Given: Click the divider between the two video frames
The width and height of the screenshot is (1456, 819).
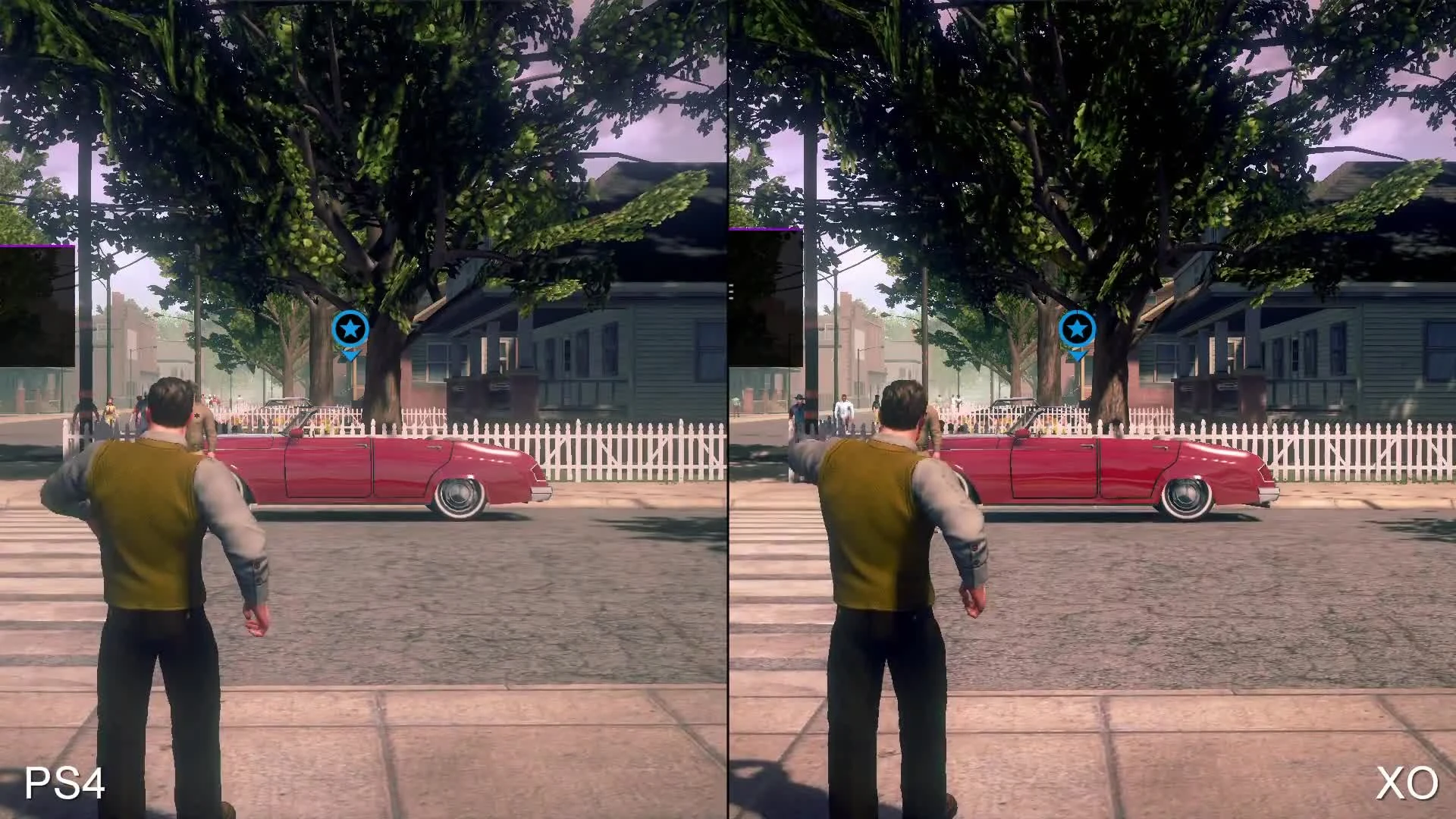Looking at the screenshot, I should pos(728,409).
